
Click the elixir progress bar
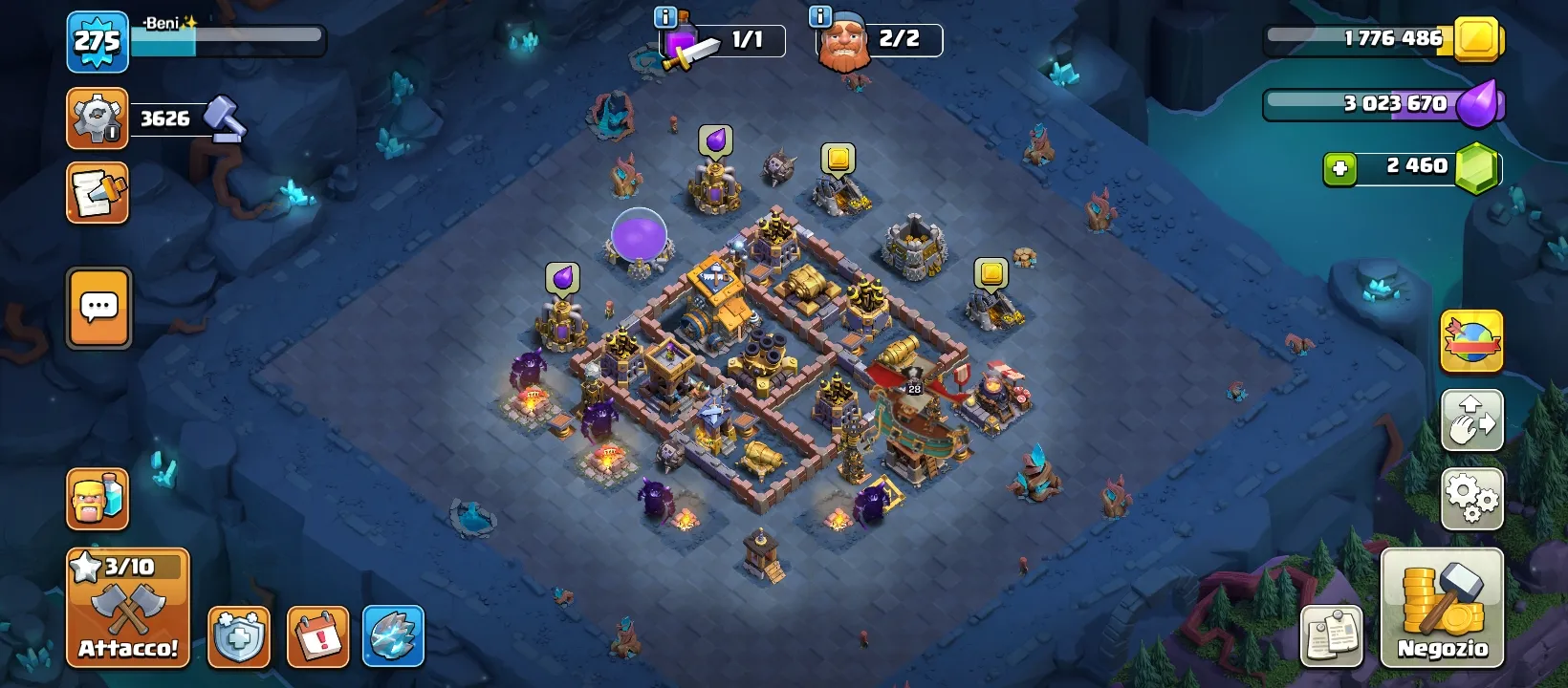[1377, 104]
